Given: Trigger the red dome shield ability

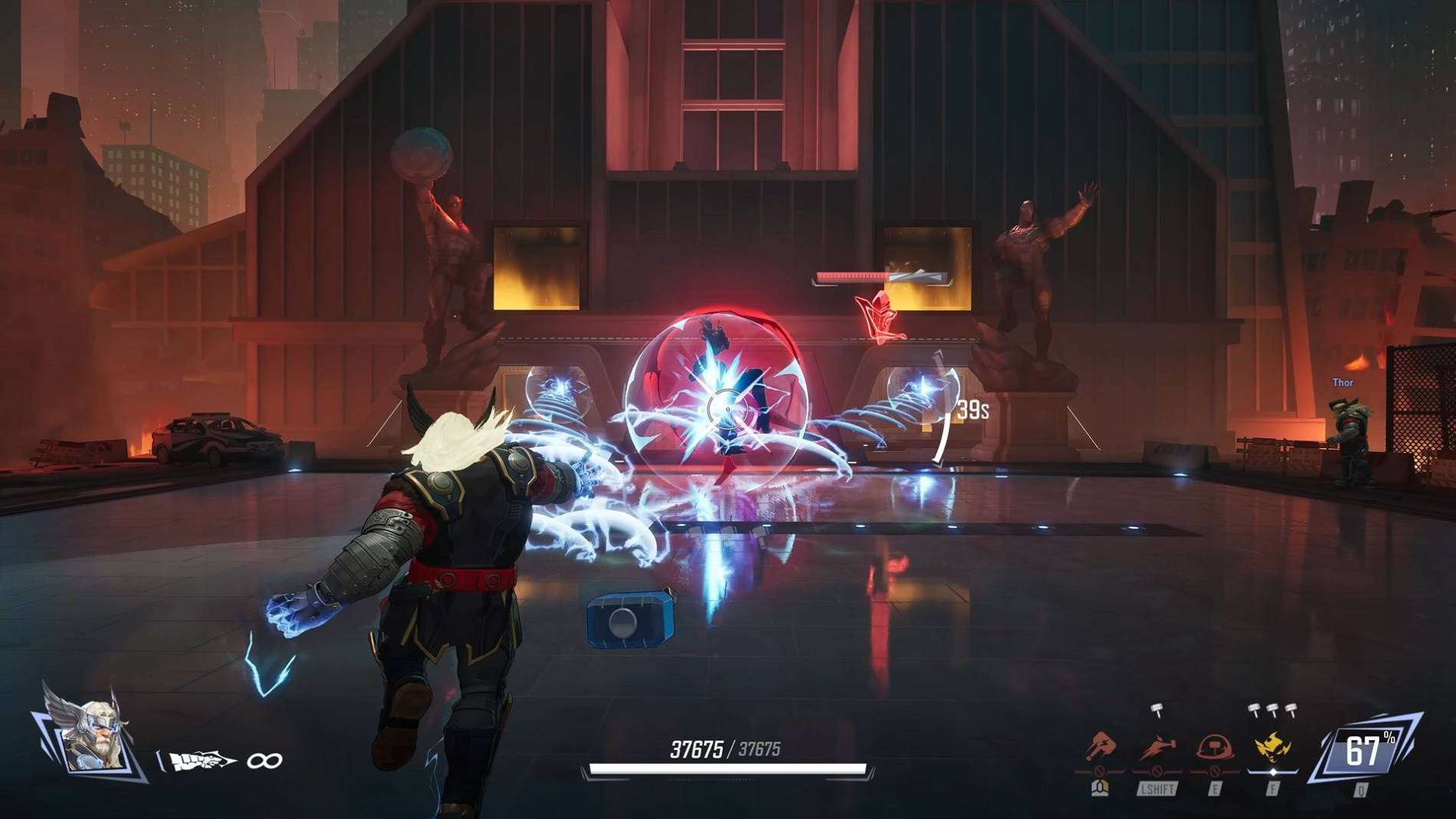Looking at the screenshot, I should (1215, 747).
